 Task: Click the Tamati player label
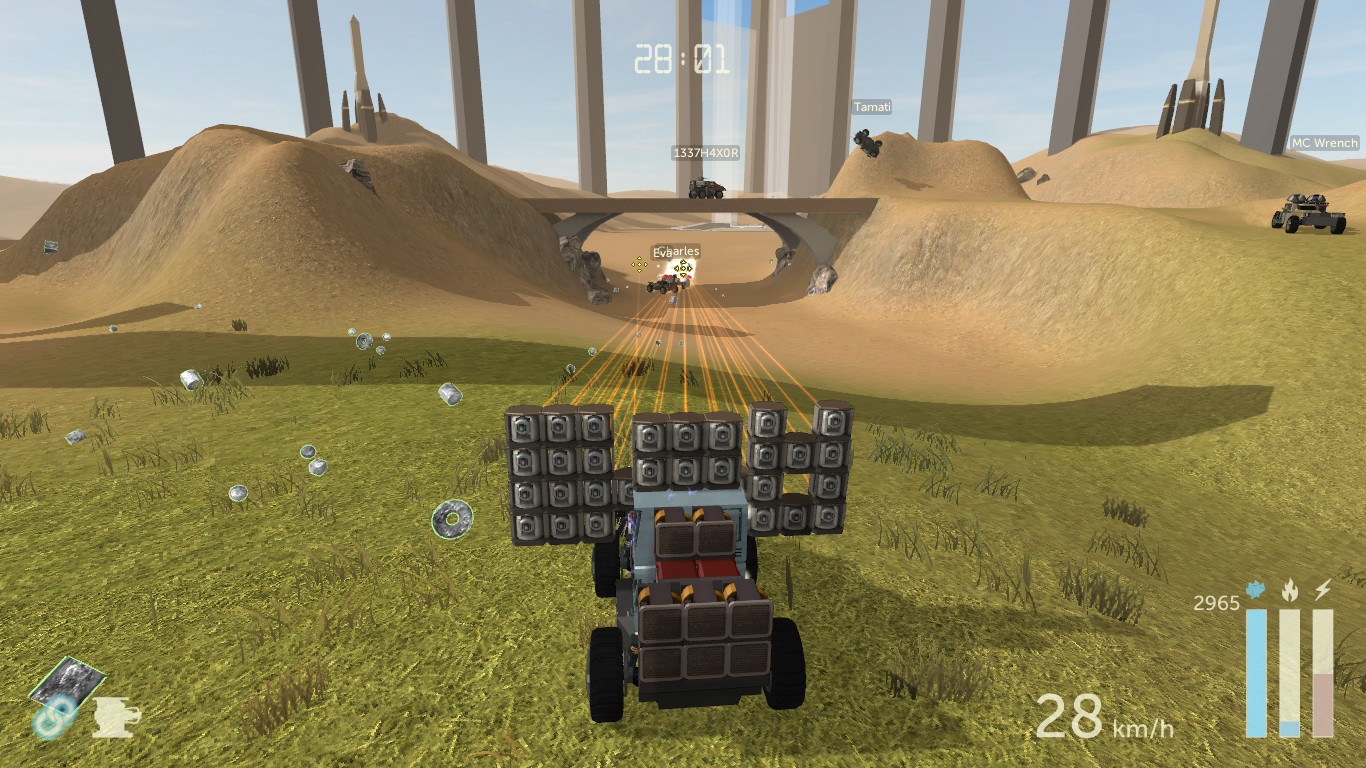(872, 107)
